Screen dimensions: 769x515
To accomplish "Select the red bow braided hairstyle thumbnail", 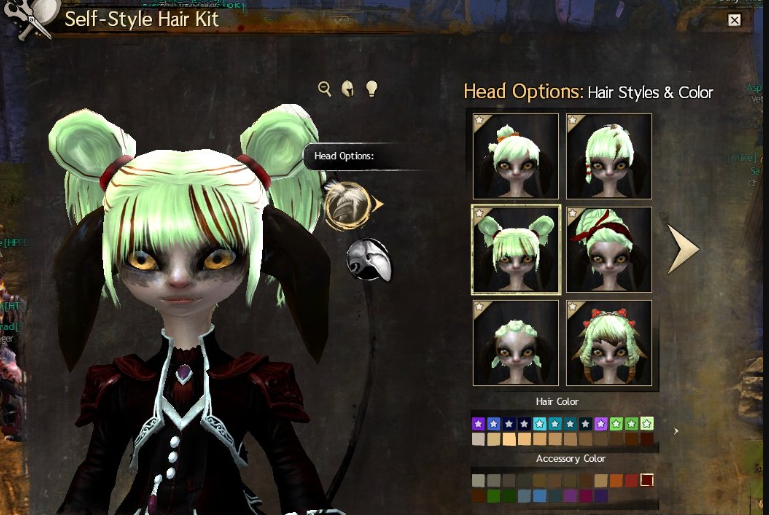I will [609, 343].
